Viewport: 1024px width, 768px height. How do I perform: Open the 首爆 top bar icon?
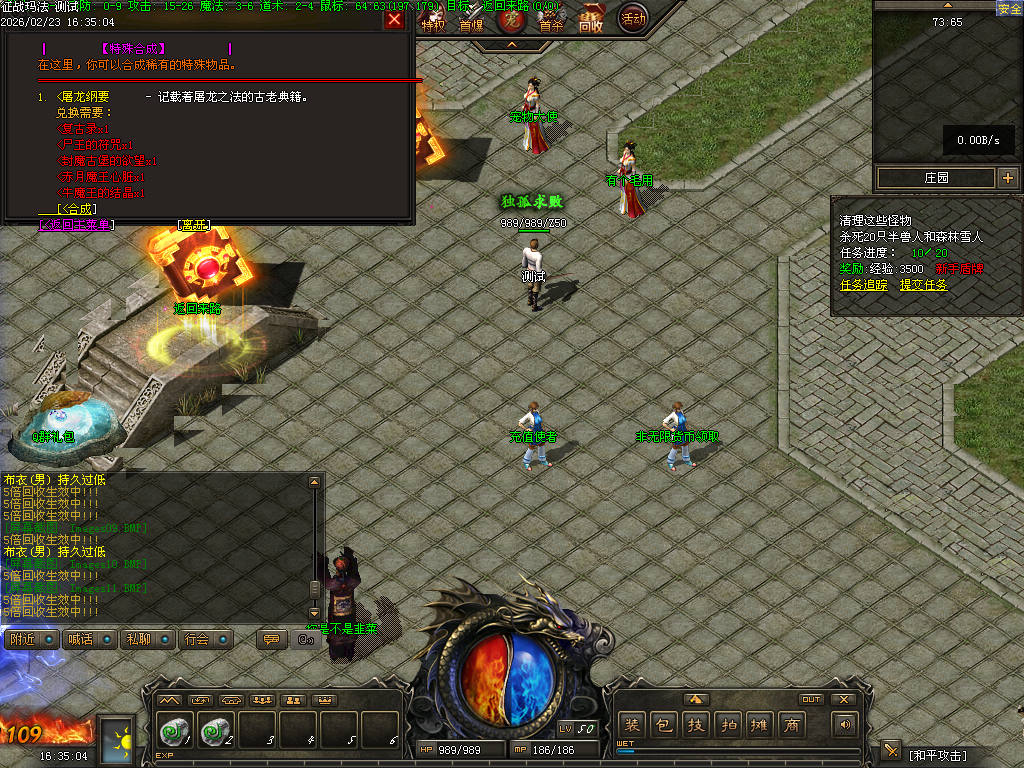pyautogui.click(x=470, y=24)
